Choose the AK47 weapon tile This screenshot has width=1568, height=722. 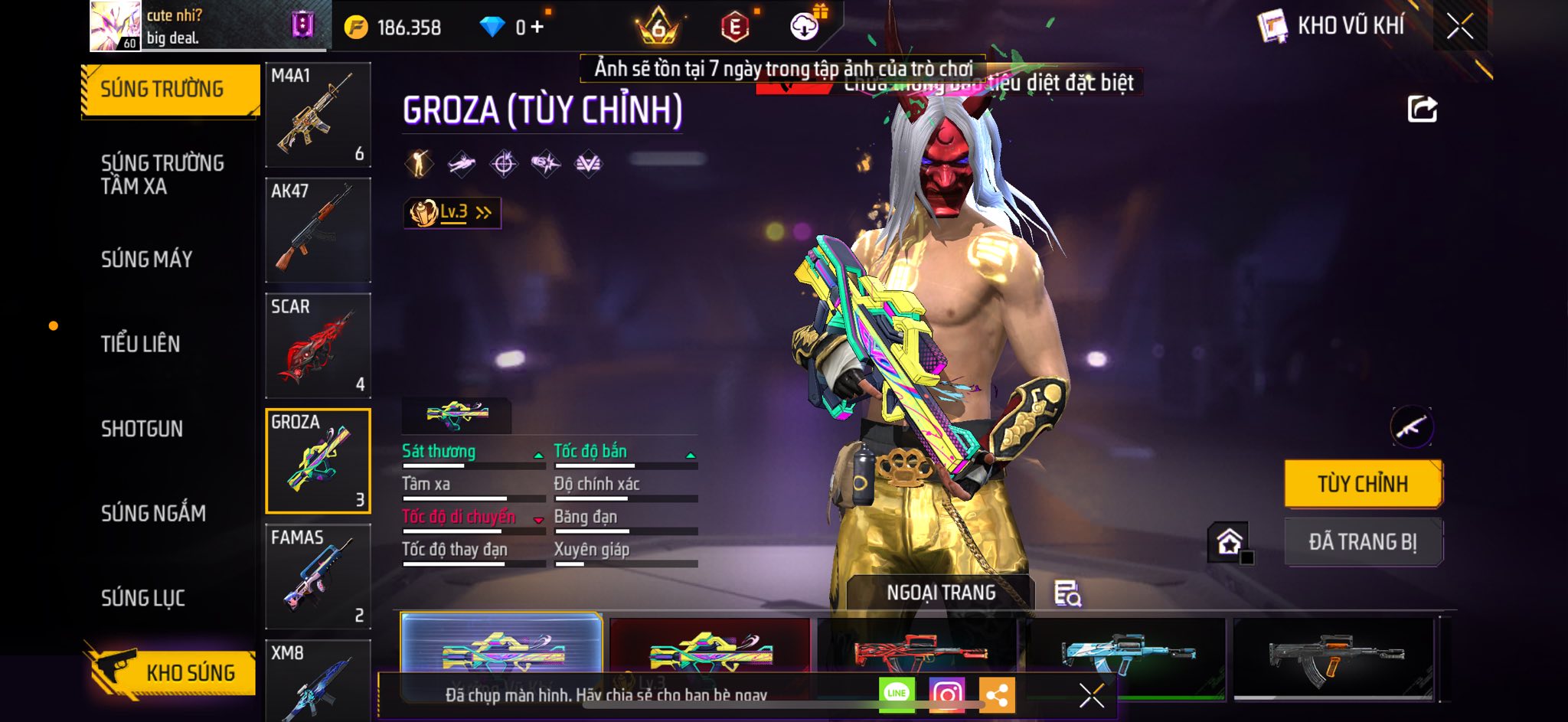[318, 230]
